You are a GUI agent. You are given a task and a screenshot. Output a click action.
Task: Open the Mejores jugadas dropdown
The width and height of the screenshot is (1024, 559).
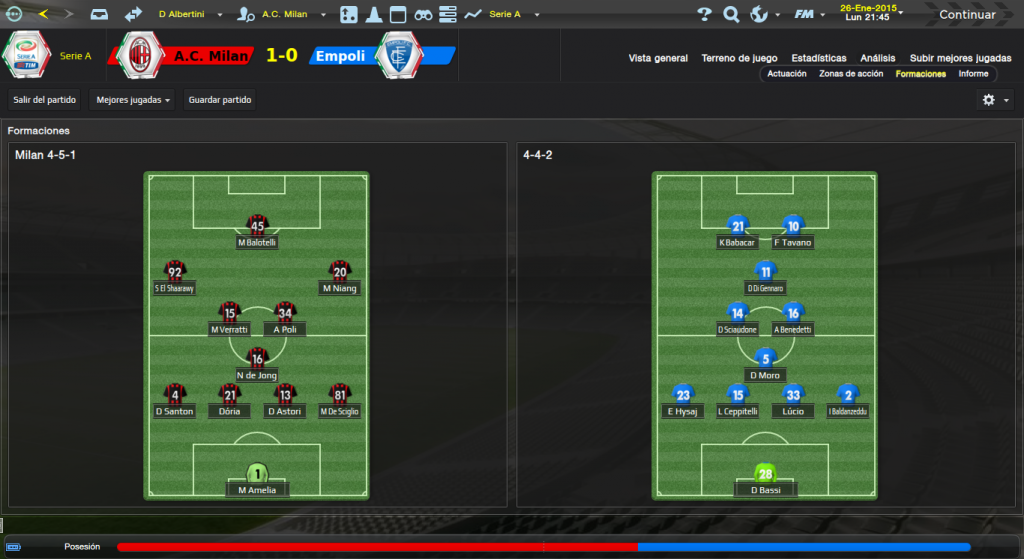point(131,100)
